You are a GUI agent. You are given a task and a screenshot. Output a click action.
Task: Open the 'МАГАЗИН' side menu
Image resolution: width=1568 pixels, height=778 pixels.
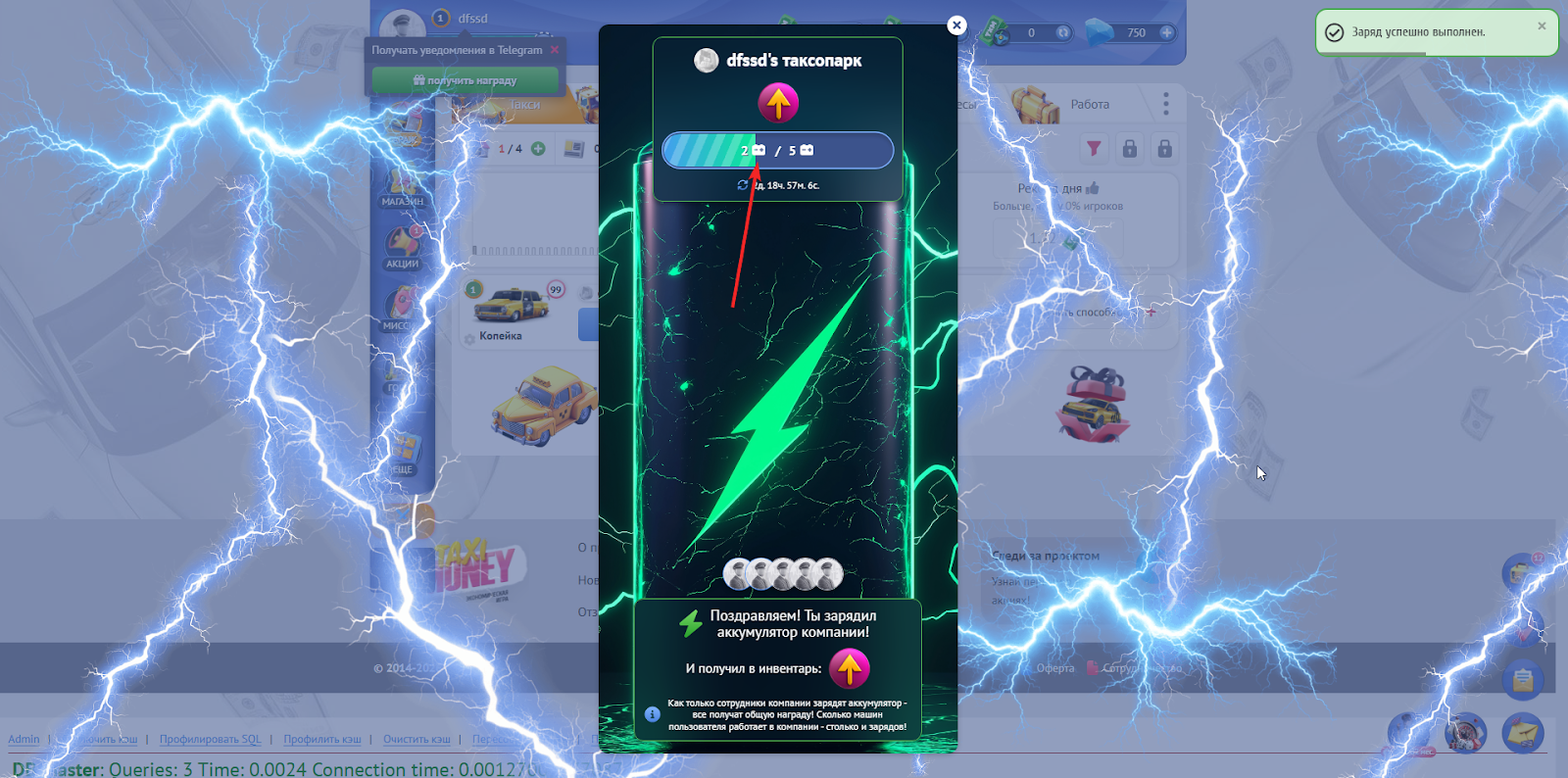(402, 188)
